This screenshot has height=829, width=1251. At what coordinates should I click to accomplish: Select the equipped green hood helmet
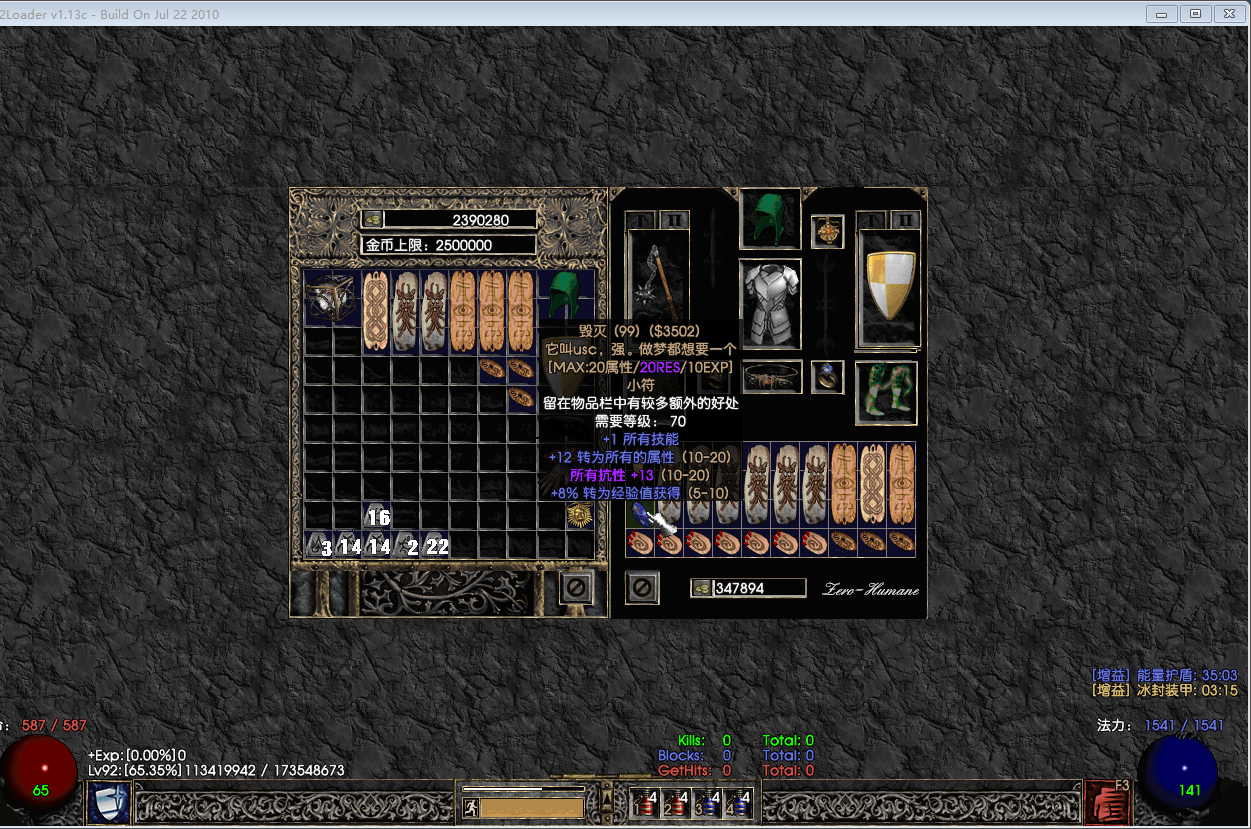[769, 219]
